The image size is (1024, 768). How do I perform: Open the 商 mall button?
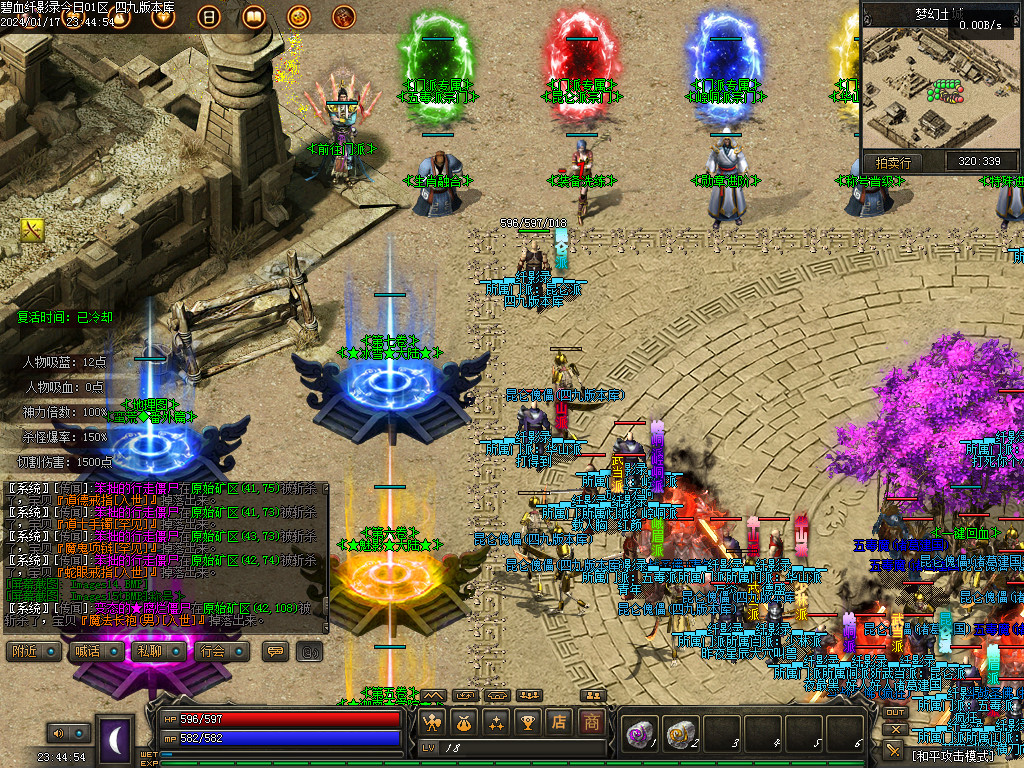591,721
